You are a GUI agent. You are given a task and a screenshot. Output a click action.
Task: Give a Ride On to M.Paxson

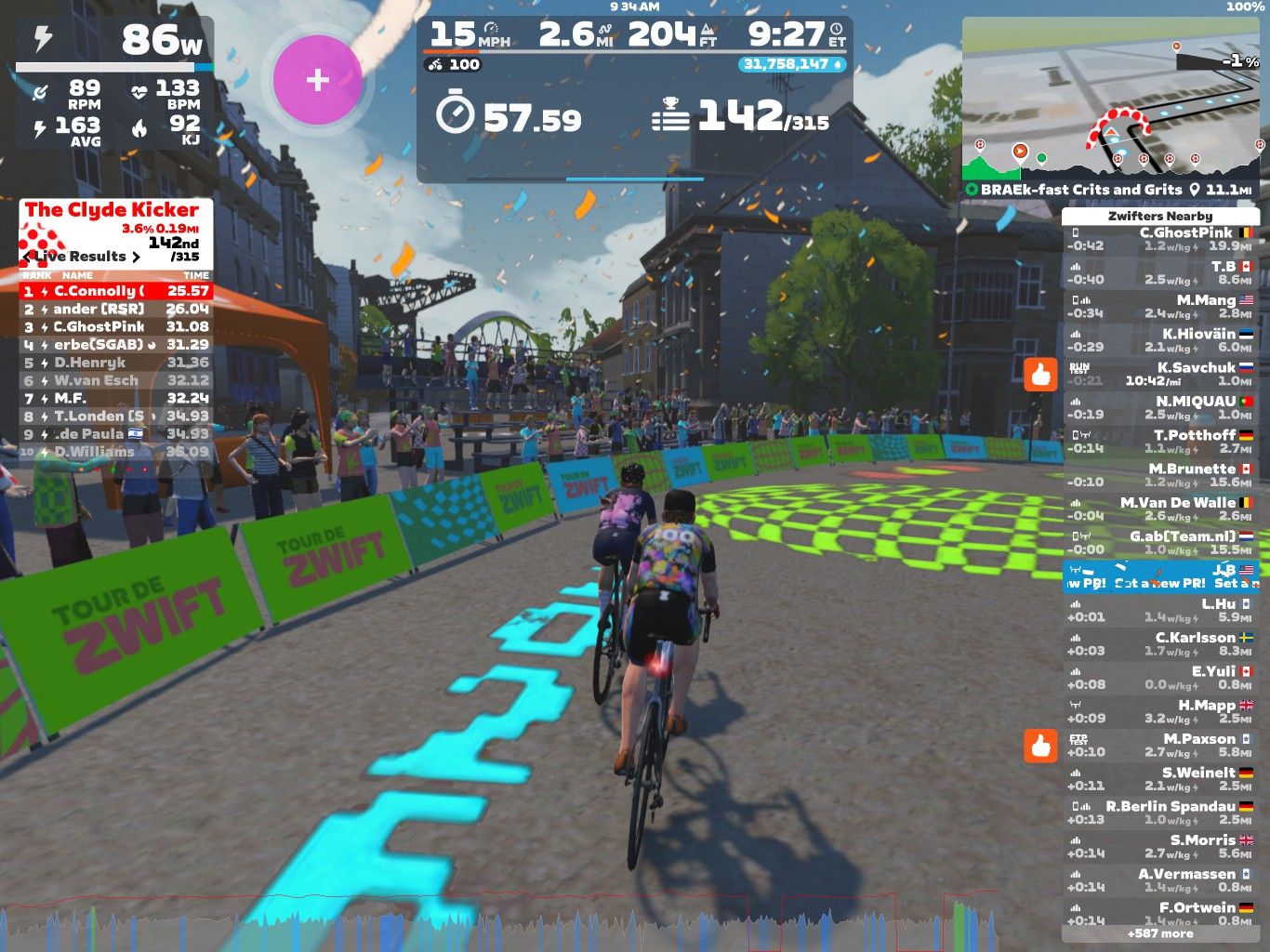click(x=1040, y=746)
